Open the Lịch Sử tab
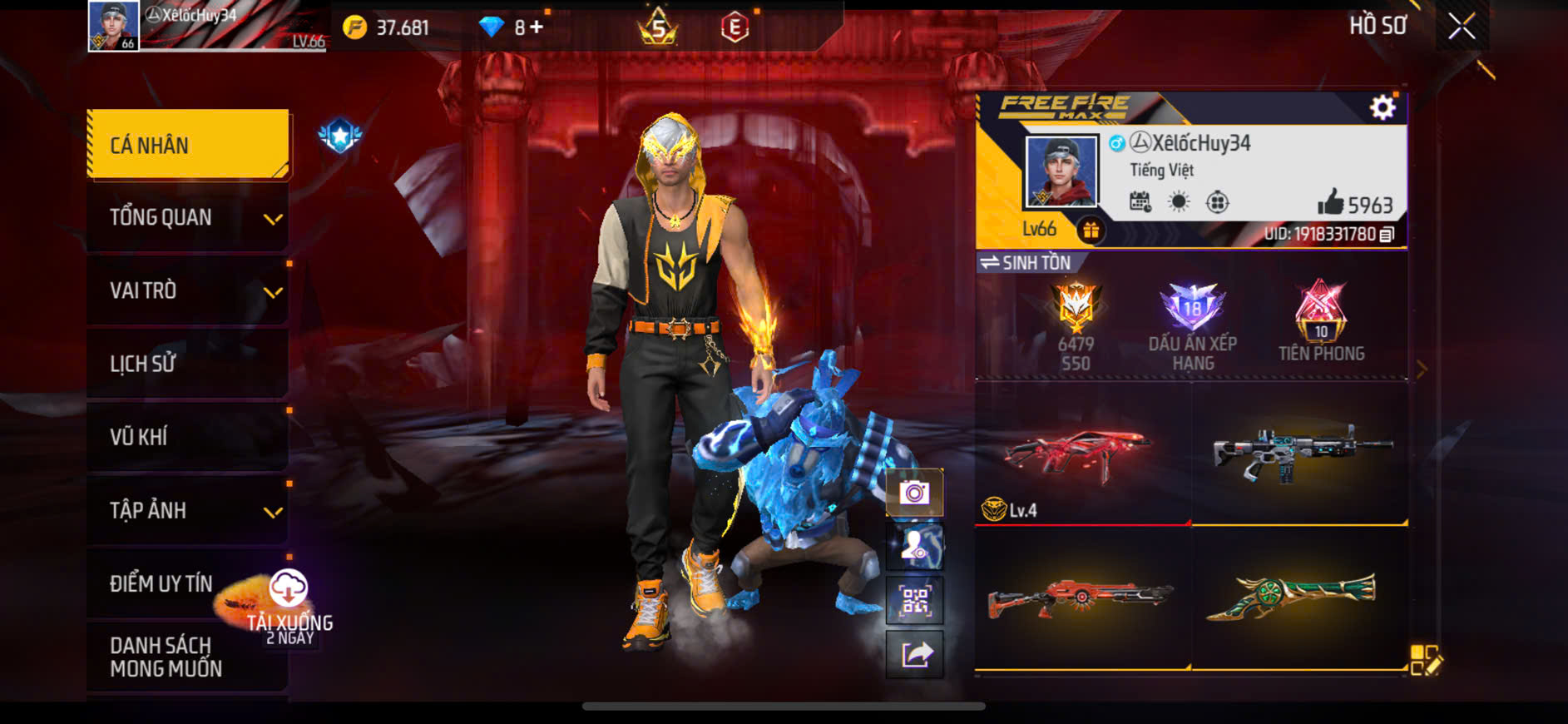Screen dimensions: 1568x724 [189, 364]
